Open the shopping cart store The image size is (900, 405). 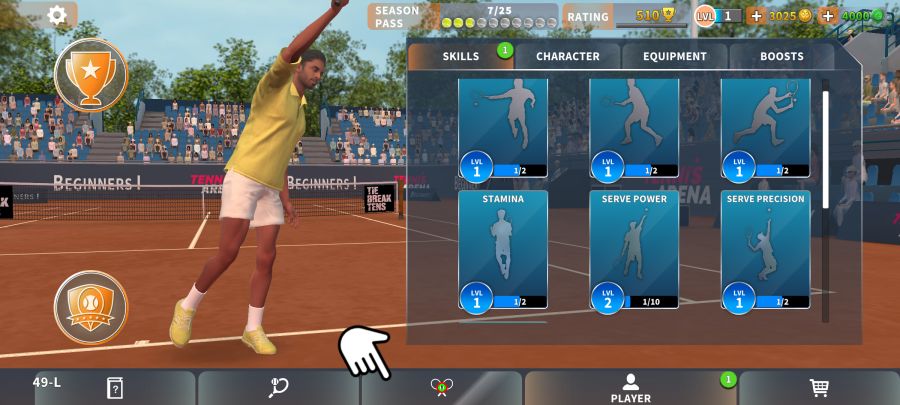[x=819, y=388]
